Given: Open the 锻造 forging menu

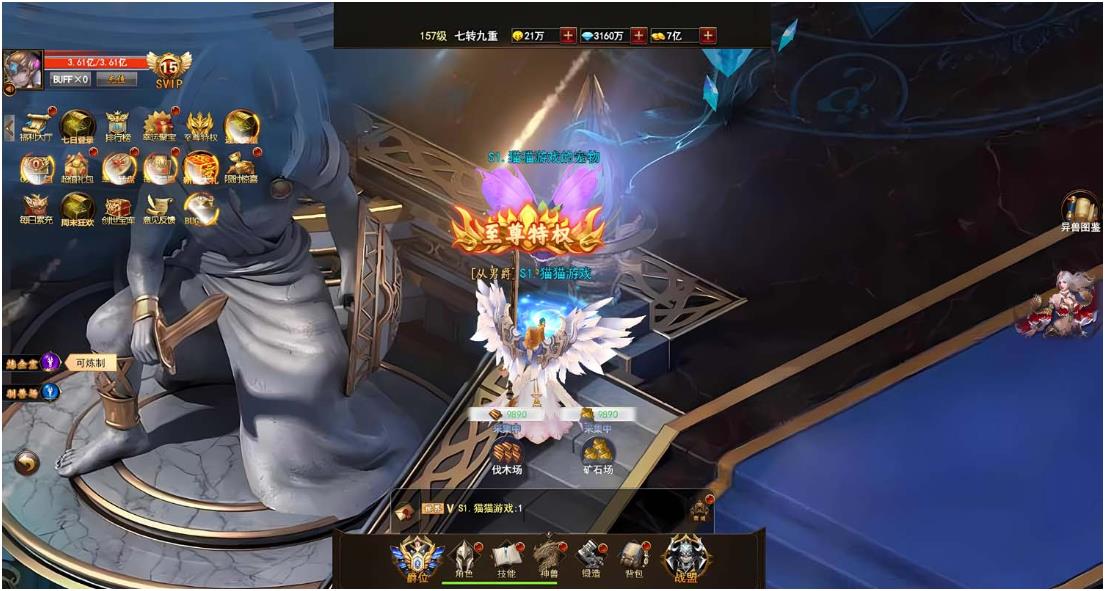Looking at the screenshot, I should [x=590, y=556].
